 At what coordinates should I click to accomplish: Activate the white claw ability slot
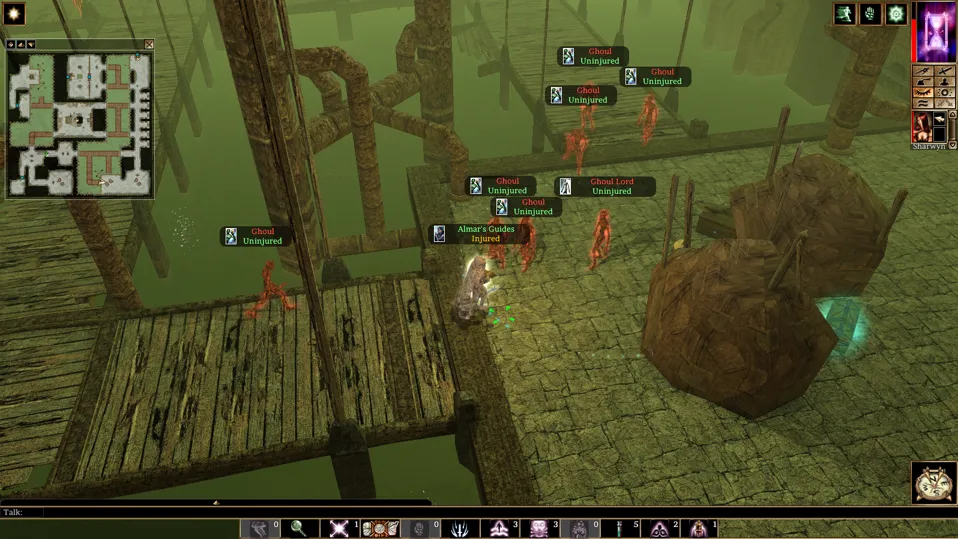point(461,529)
